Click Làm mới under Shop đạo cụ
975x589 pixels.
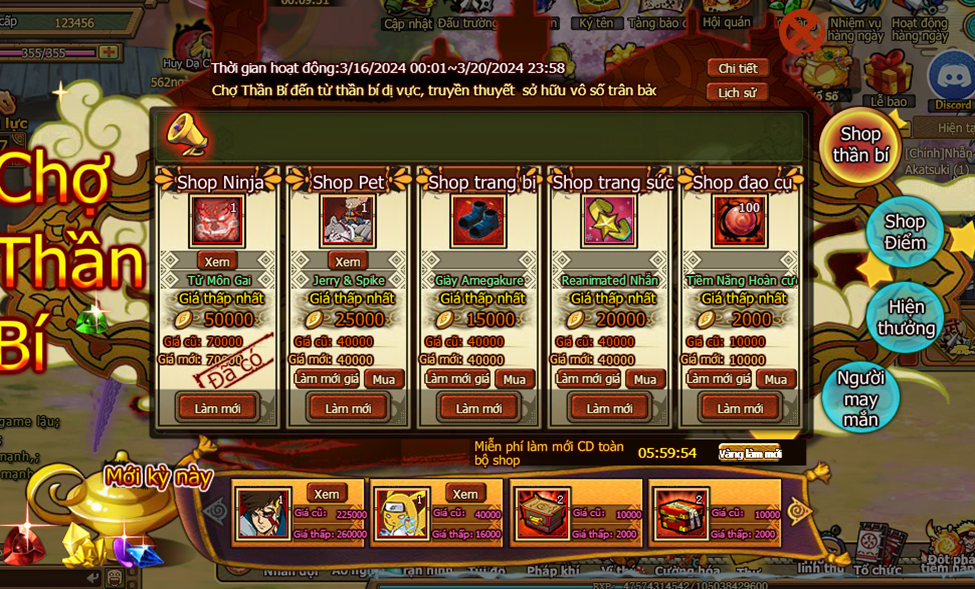740,408
